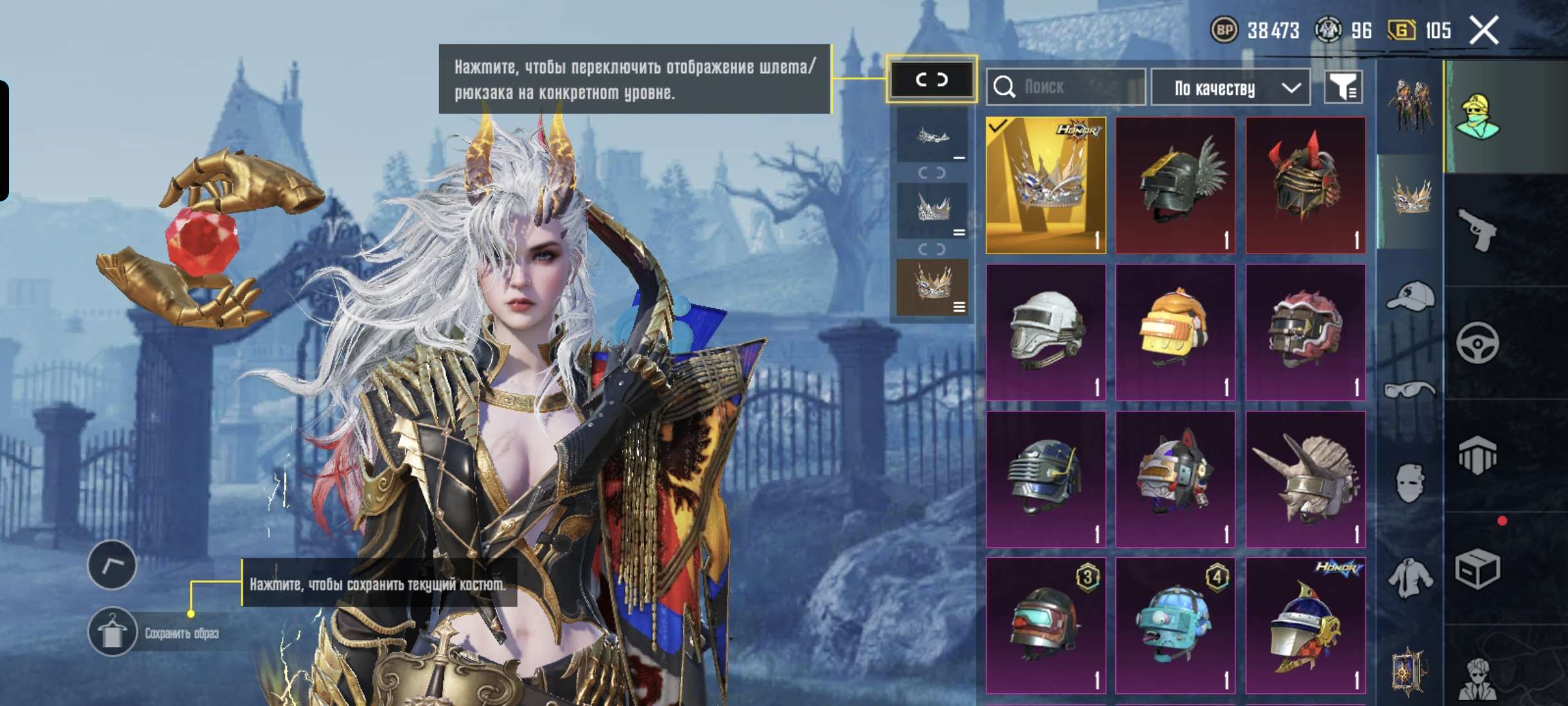1568x706 pixels.
Task: Select the orange and yellow helmet skin
Action: tap(1175, 332)
